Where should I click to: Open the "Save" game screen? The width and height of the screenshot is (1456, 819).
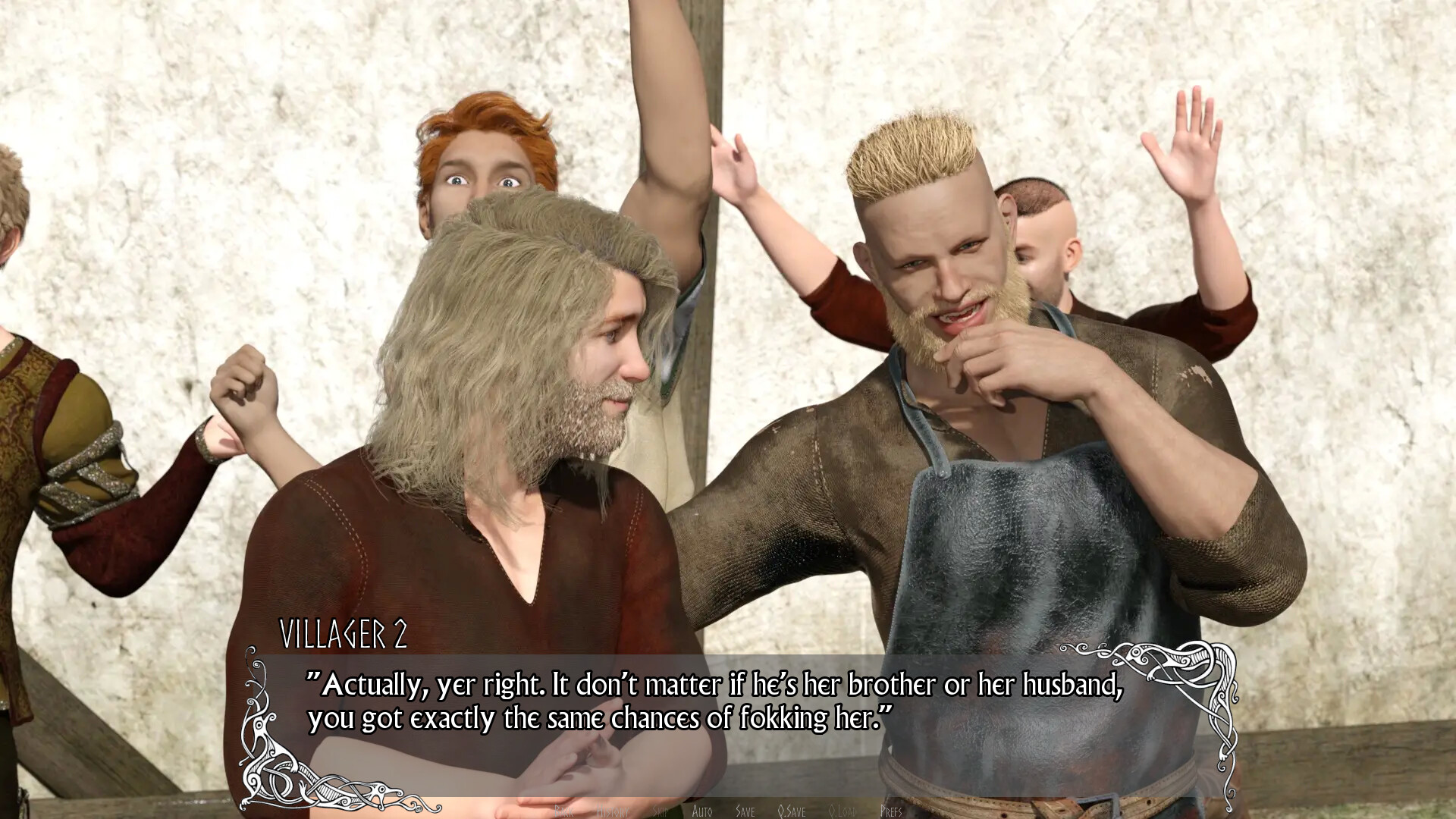point(745,810)
